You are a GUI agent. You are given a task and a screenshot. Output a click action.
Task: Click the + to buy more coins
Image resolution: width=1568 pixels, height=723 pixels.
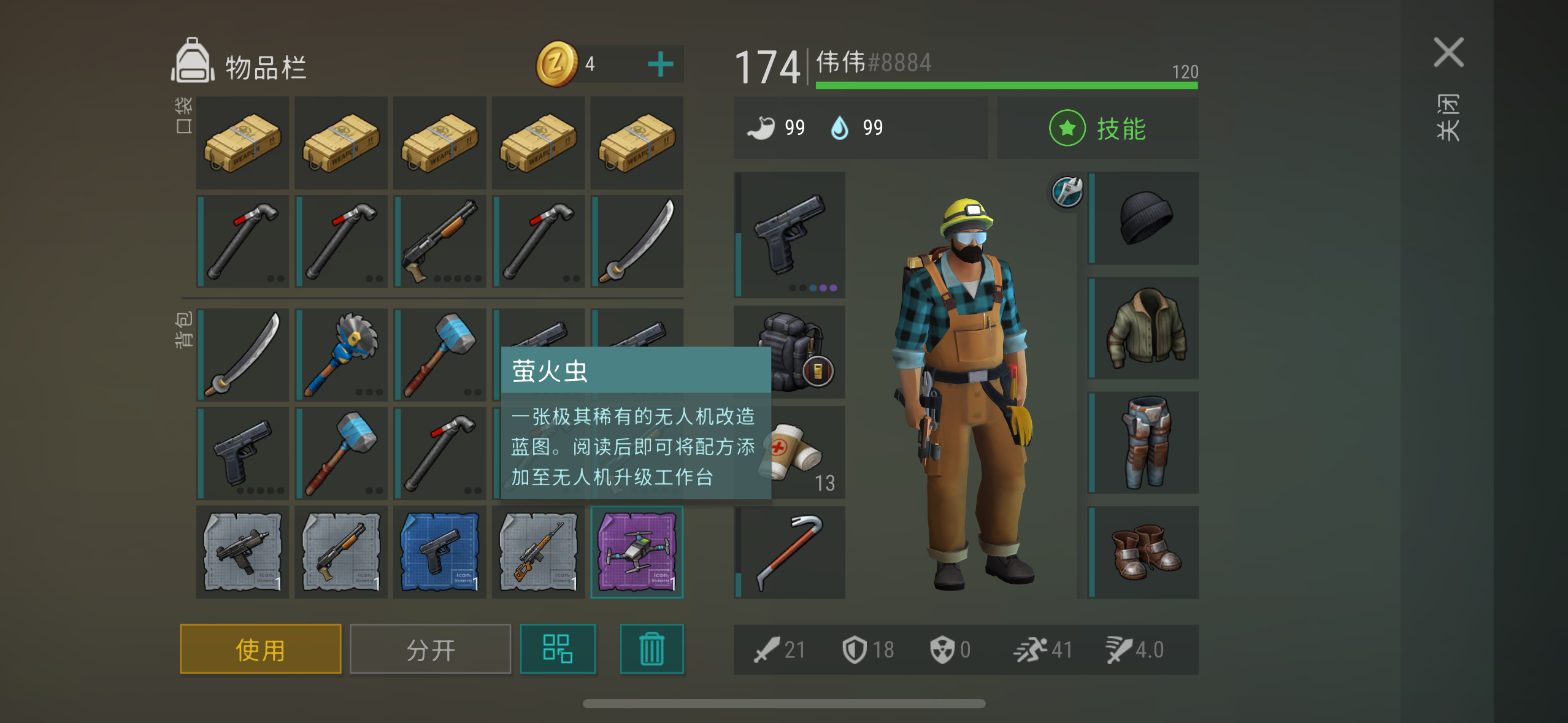[660, 64]
